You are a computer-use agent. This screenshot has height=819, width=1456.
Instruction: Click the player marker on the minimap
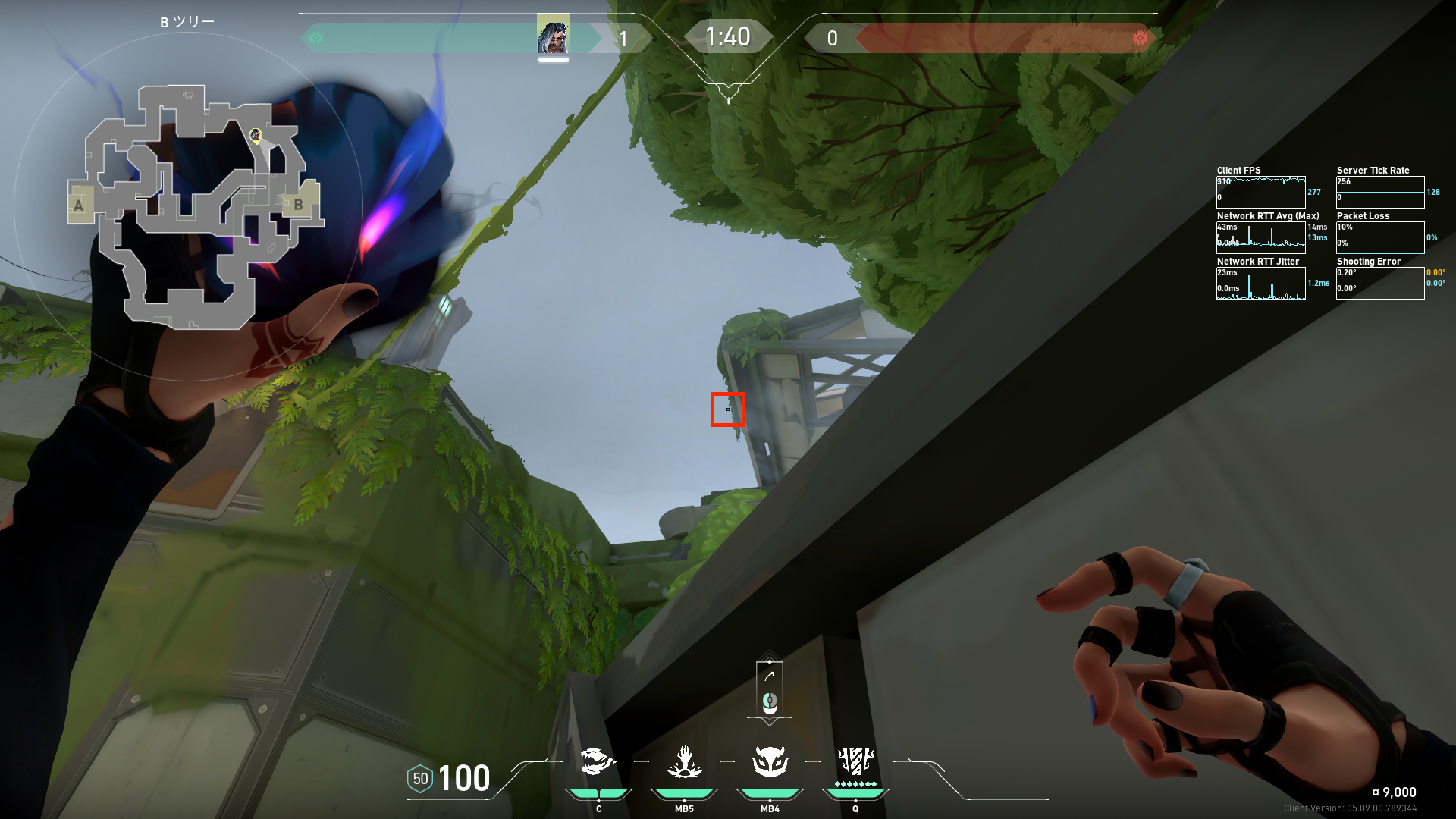[x=256, y=135]
